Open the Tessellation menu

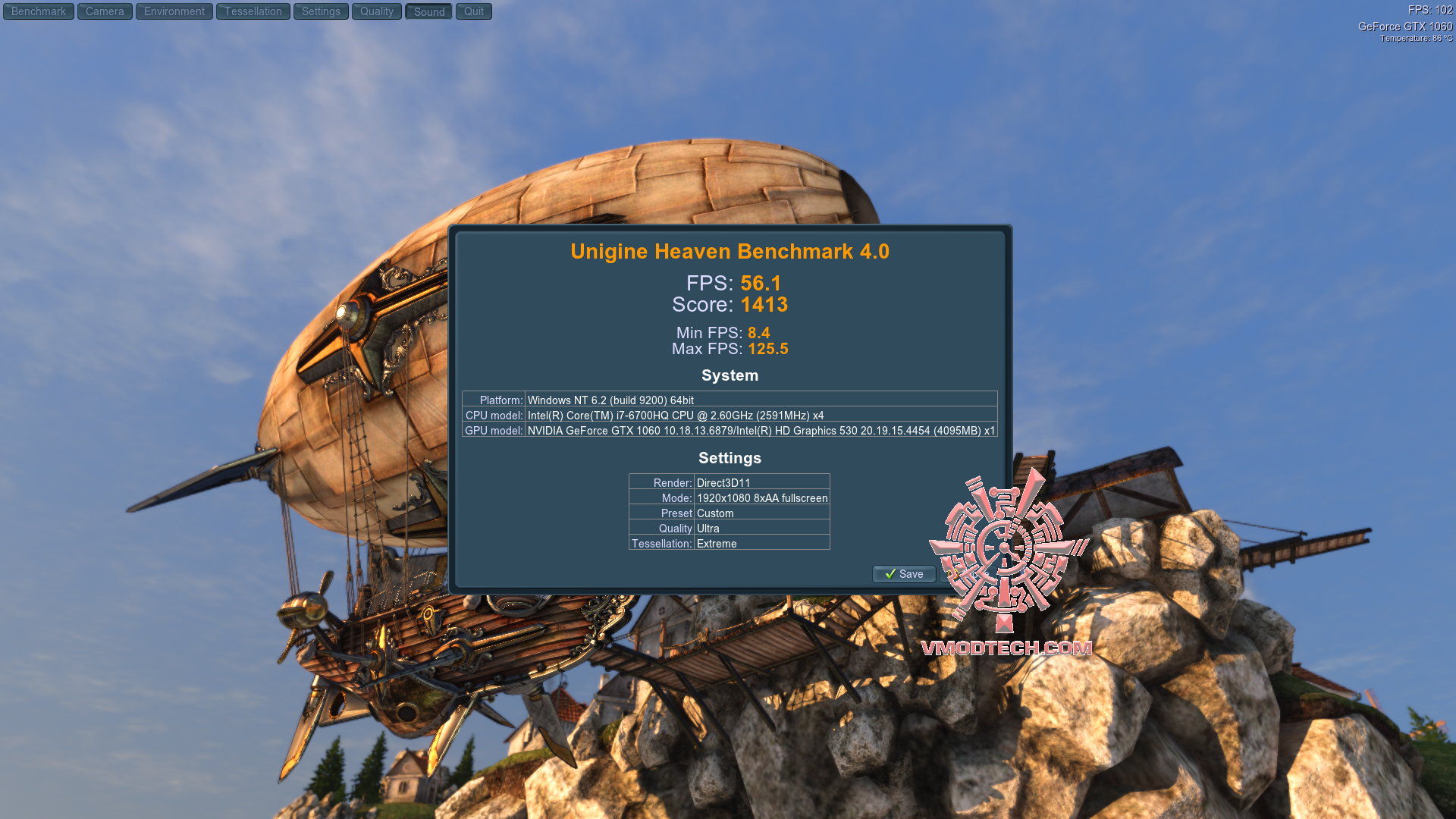253,11
